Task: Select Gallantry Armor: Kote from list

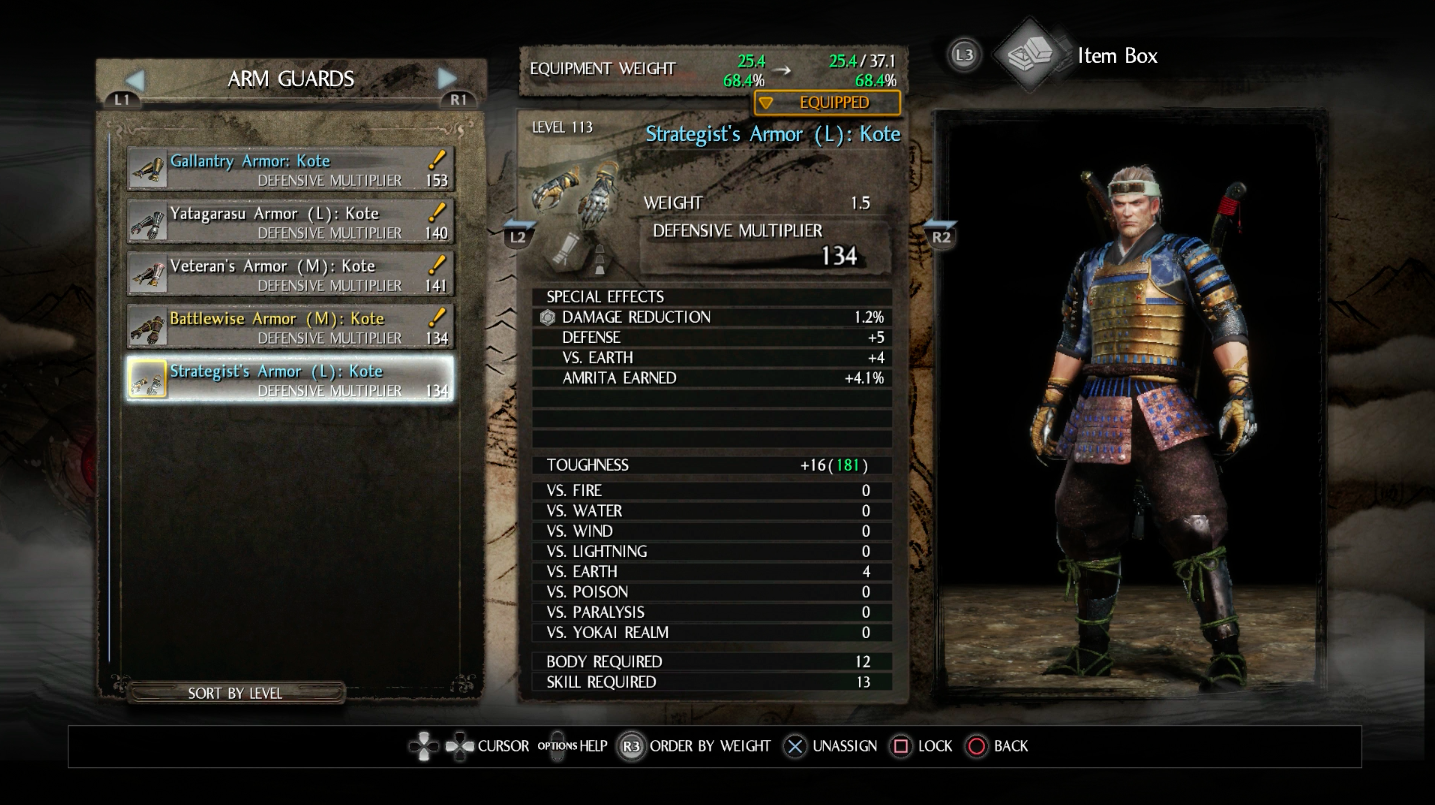Action: tap(290, 169)
